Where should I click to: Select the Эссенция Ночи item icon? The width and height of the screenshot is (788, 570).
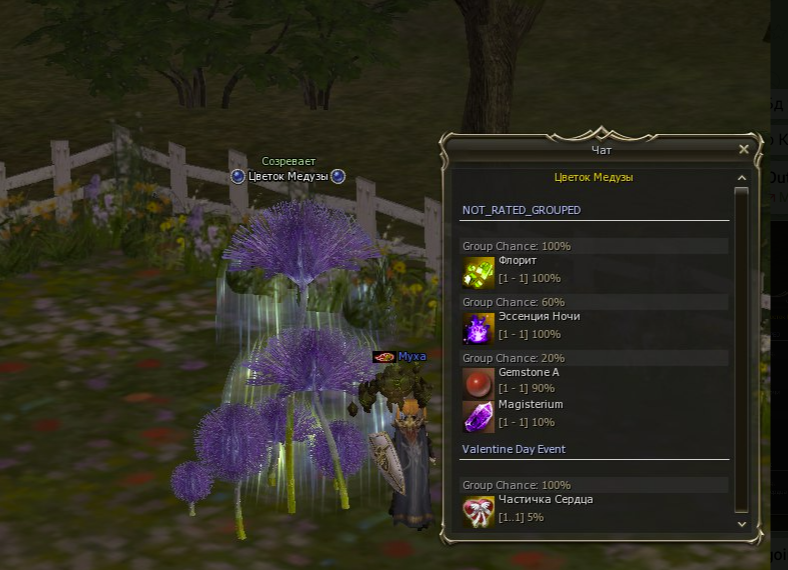(478, 328)
